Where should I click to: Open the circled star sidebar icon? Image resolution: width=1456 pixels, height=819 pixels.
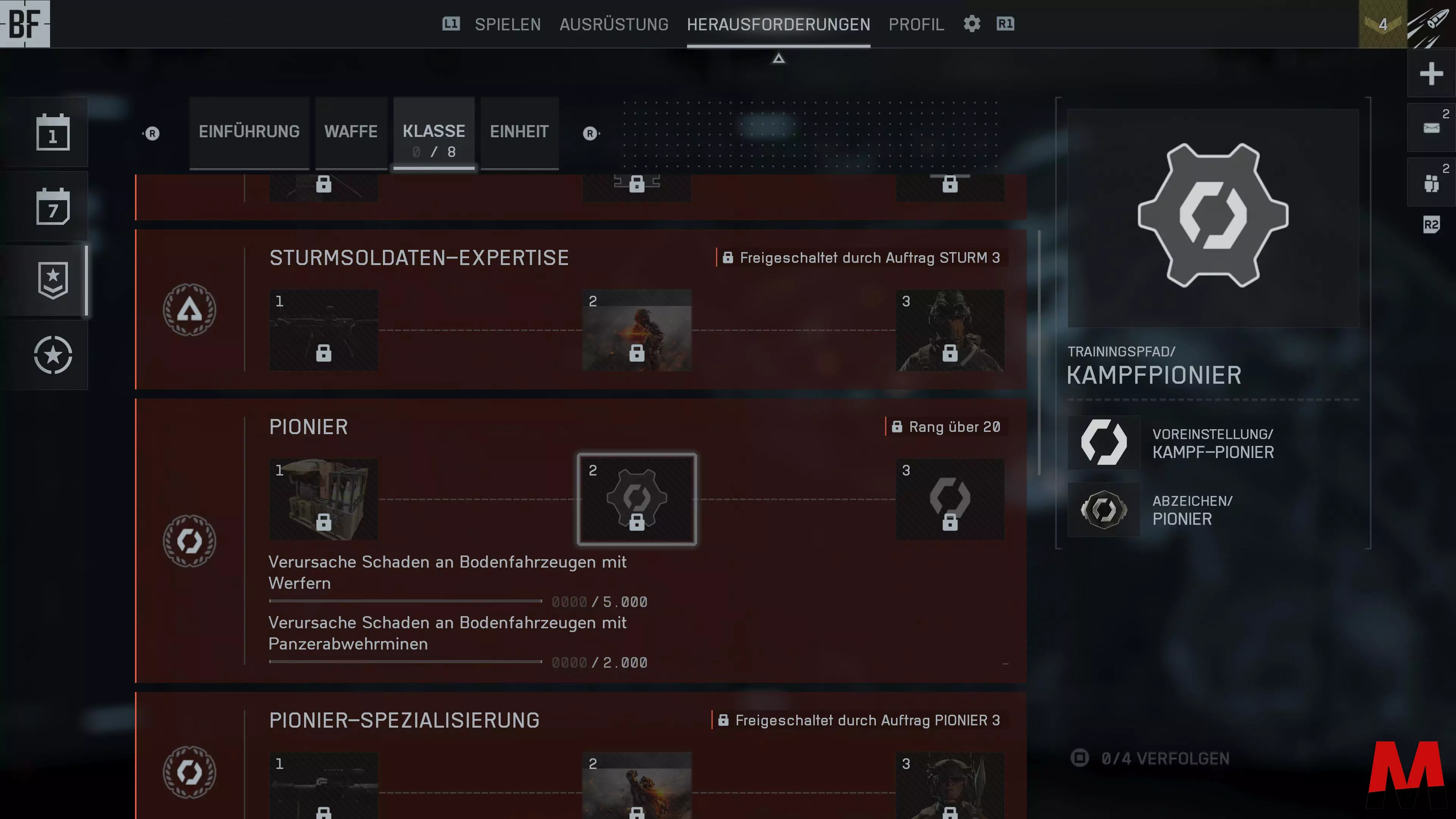point(53,355)
